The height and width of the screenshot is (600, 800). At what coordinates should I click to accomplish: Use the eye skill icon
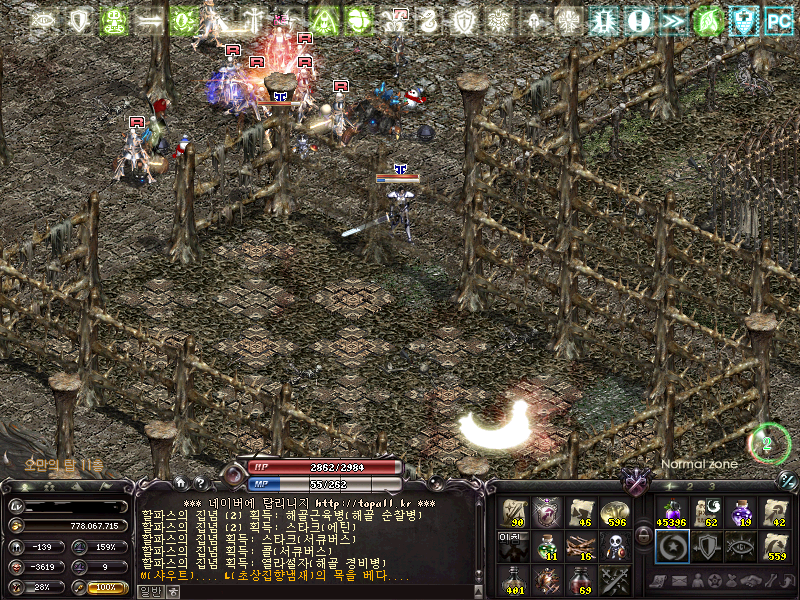741,545
